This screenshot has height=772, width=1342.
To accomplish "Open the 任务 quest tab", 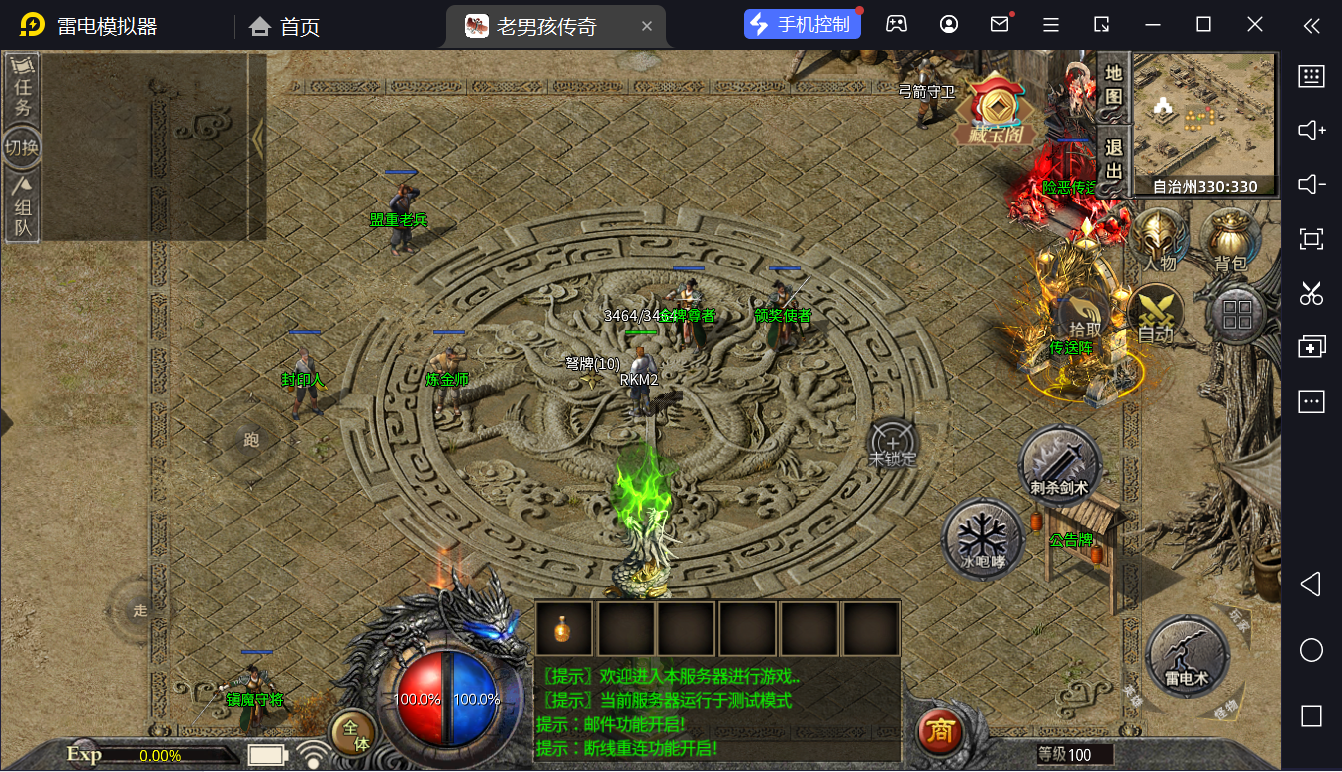I will 22,88.
